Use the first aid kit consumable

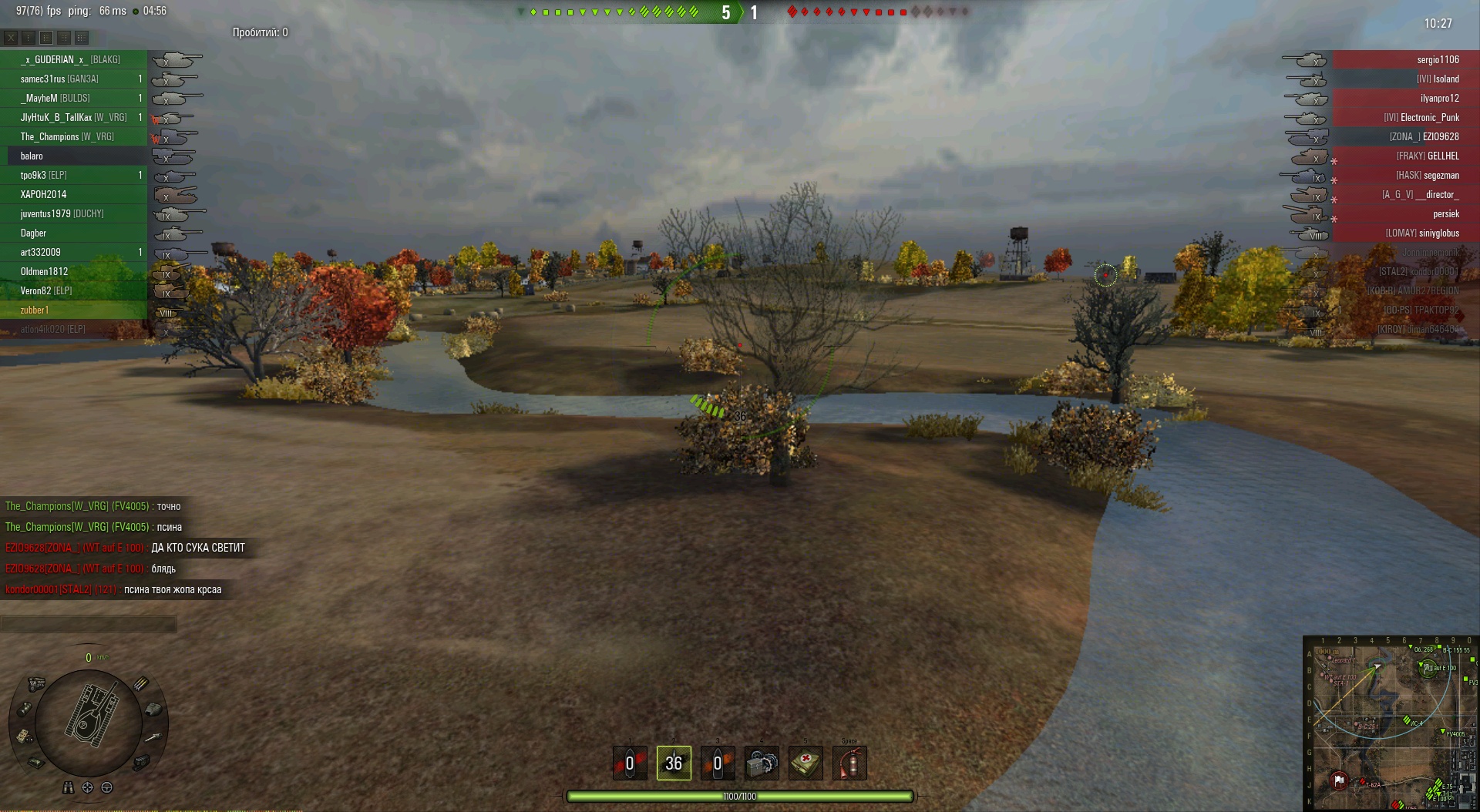tap(806, 763)
